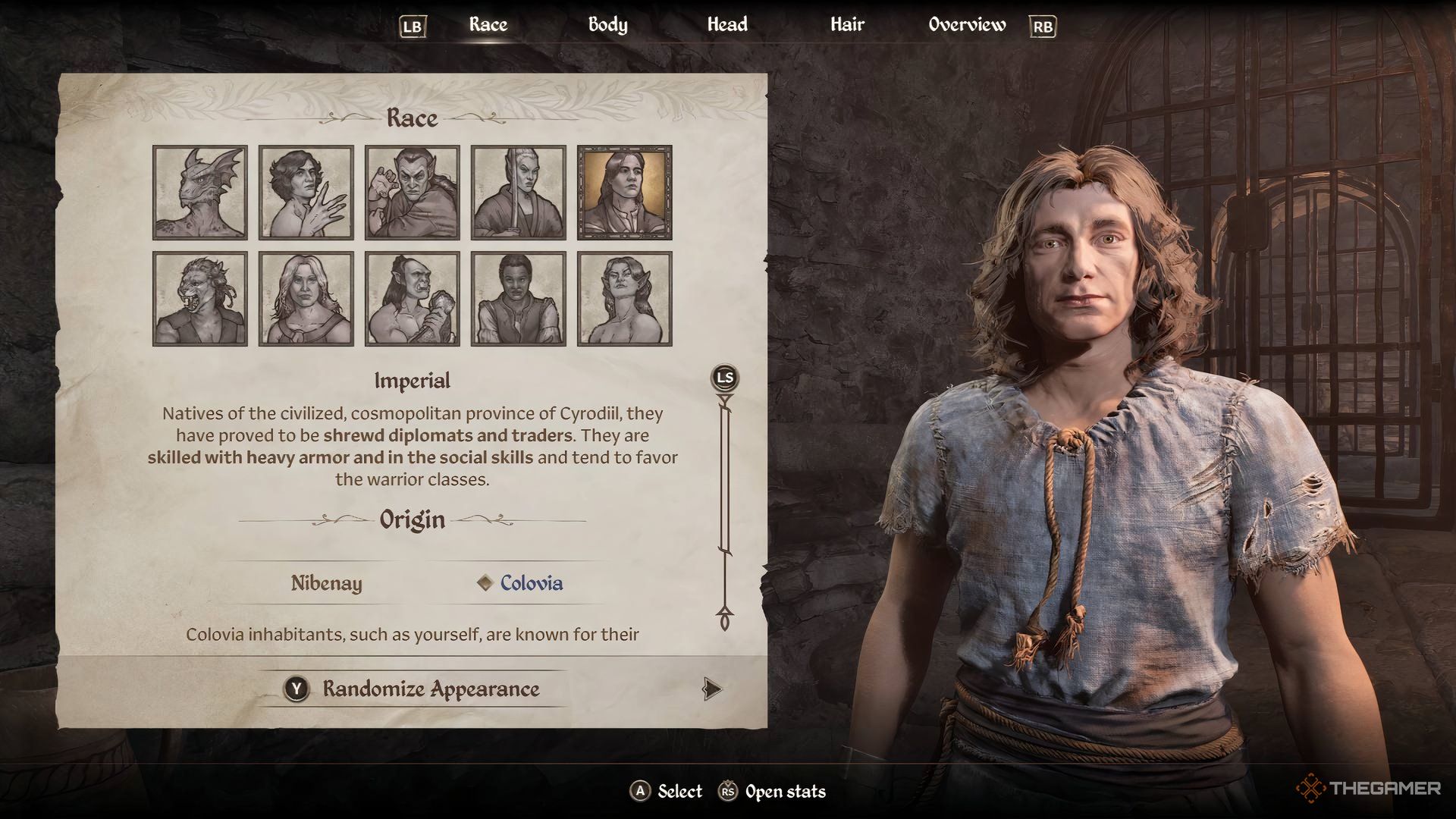
Task: Click the RB next-category button
Action: [1043, 25]
